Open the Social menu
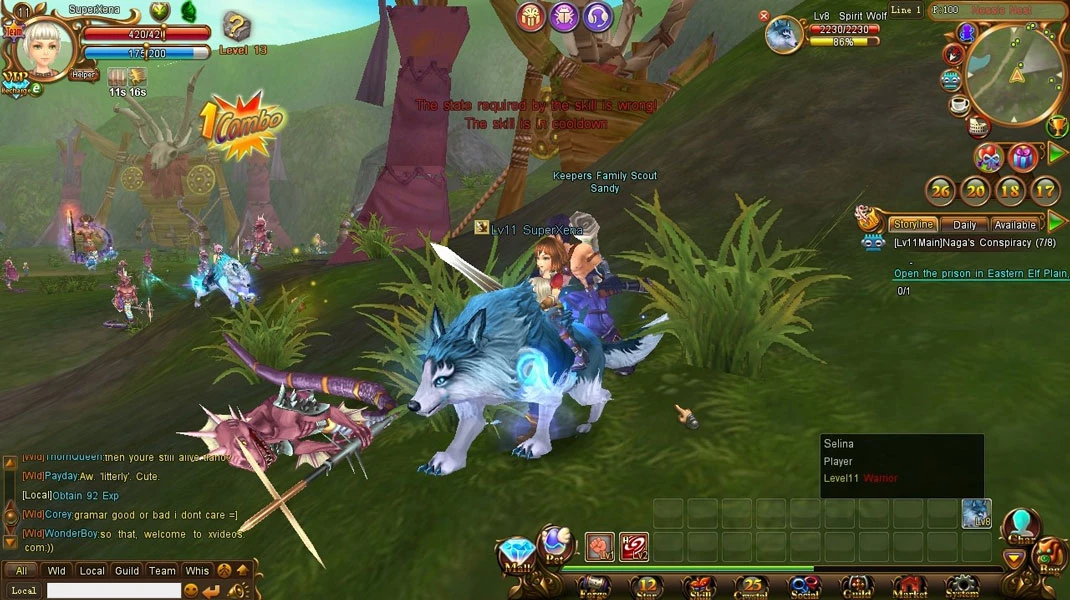Image resolution: width=1070 pixels, height=600 pixels. tap(804, 586)
